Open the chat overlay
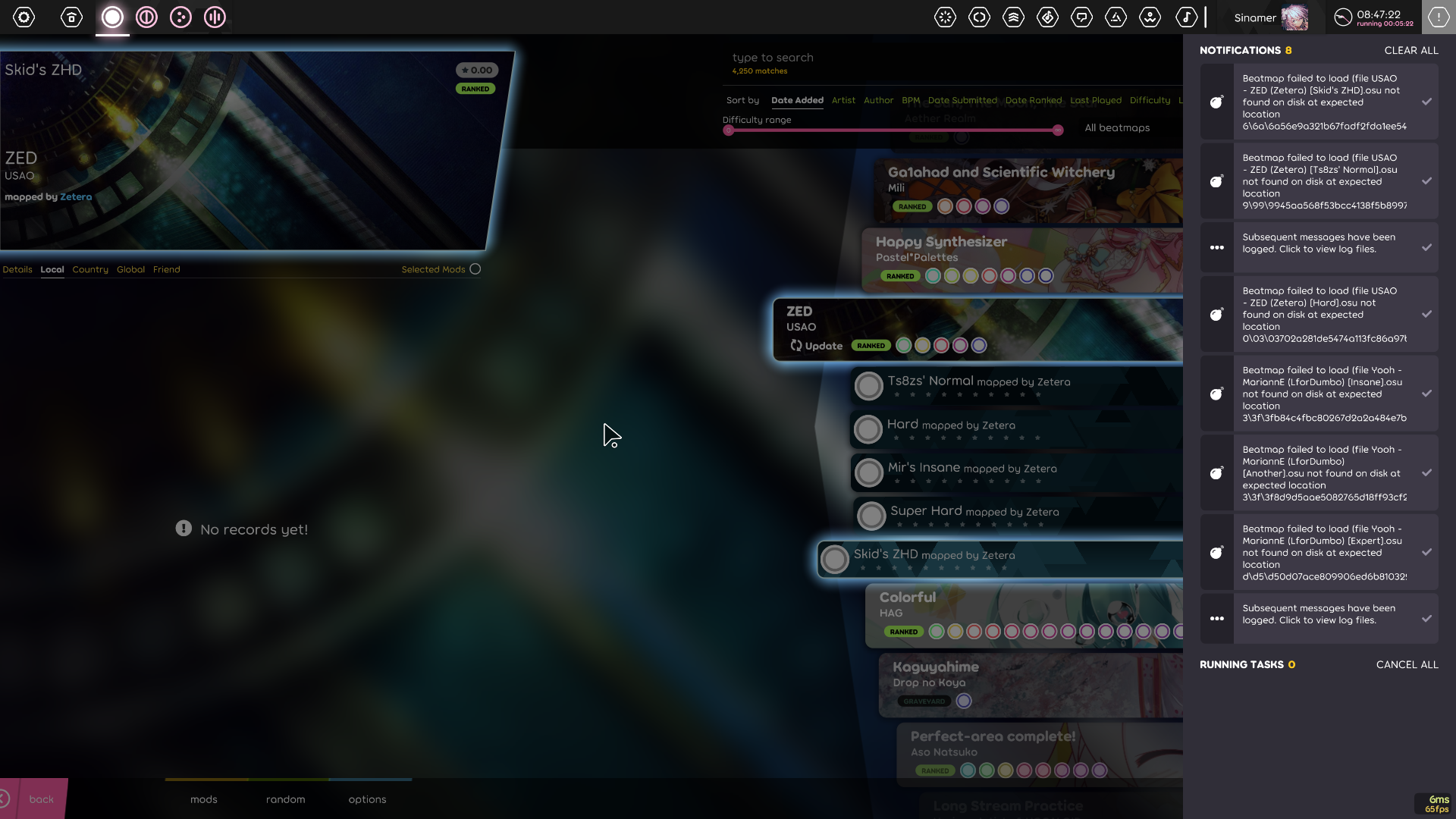This screenshot has width=1456, height=819. [x=1082, y=17]
